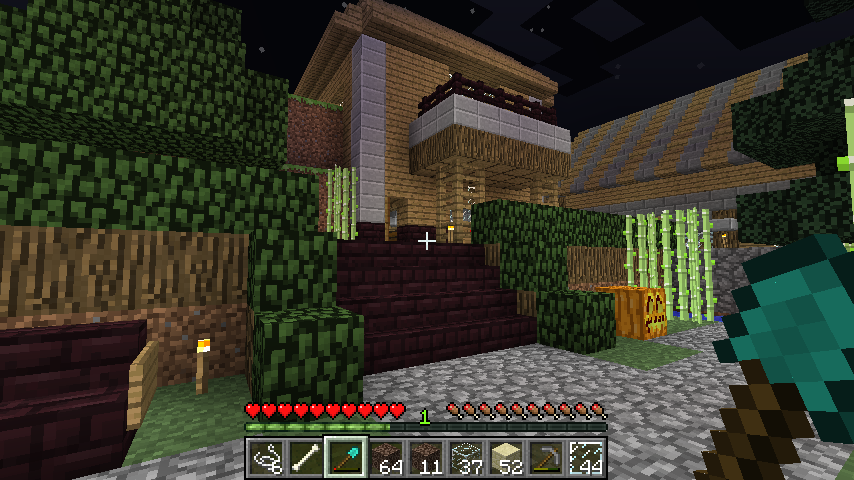Screen dimensions: 854x480
Task: Equip the pickaxe from the hotbar
Action: click(546, 458)
